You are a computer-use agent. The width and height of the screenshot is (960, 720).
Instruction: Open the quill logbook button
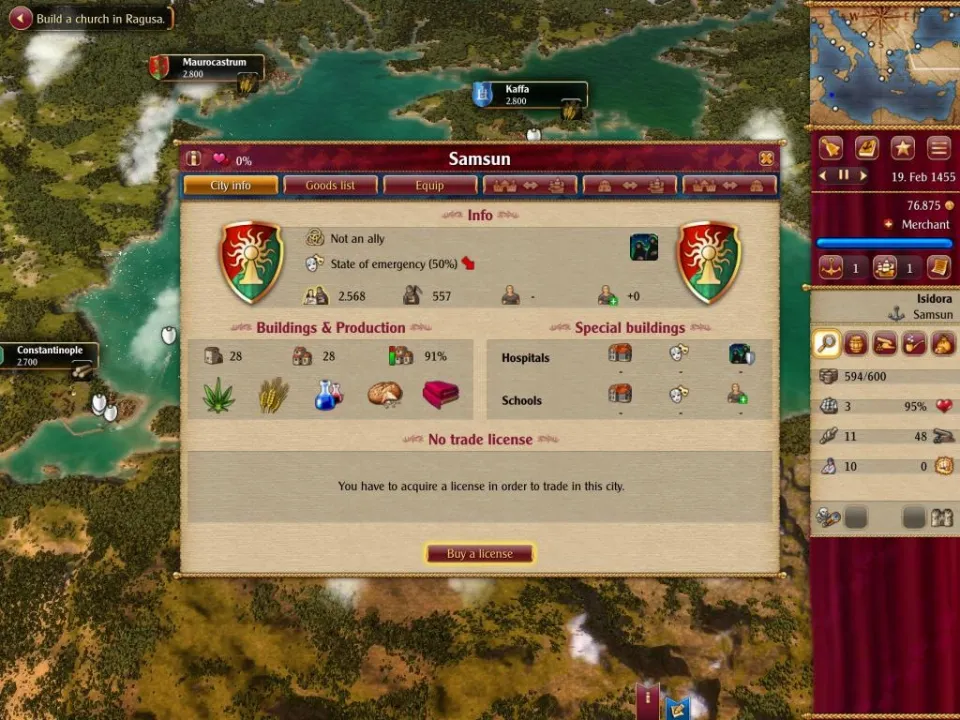pyautogui.click(x=866, y=148)
